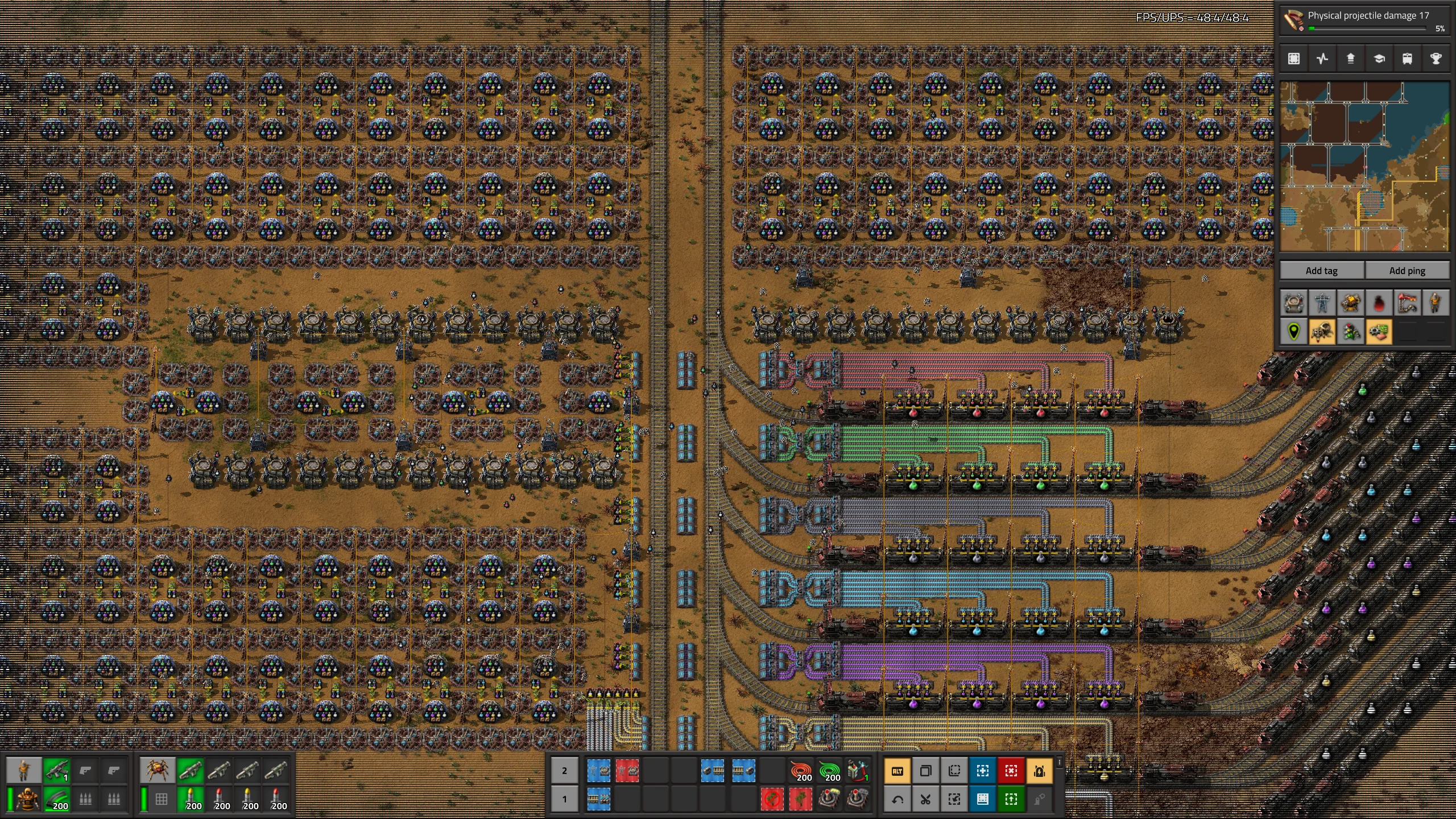Click the minimap

click(x=1364, y=166)
